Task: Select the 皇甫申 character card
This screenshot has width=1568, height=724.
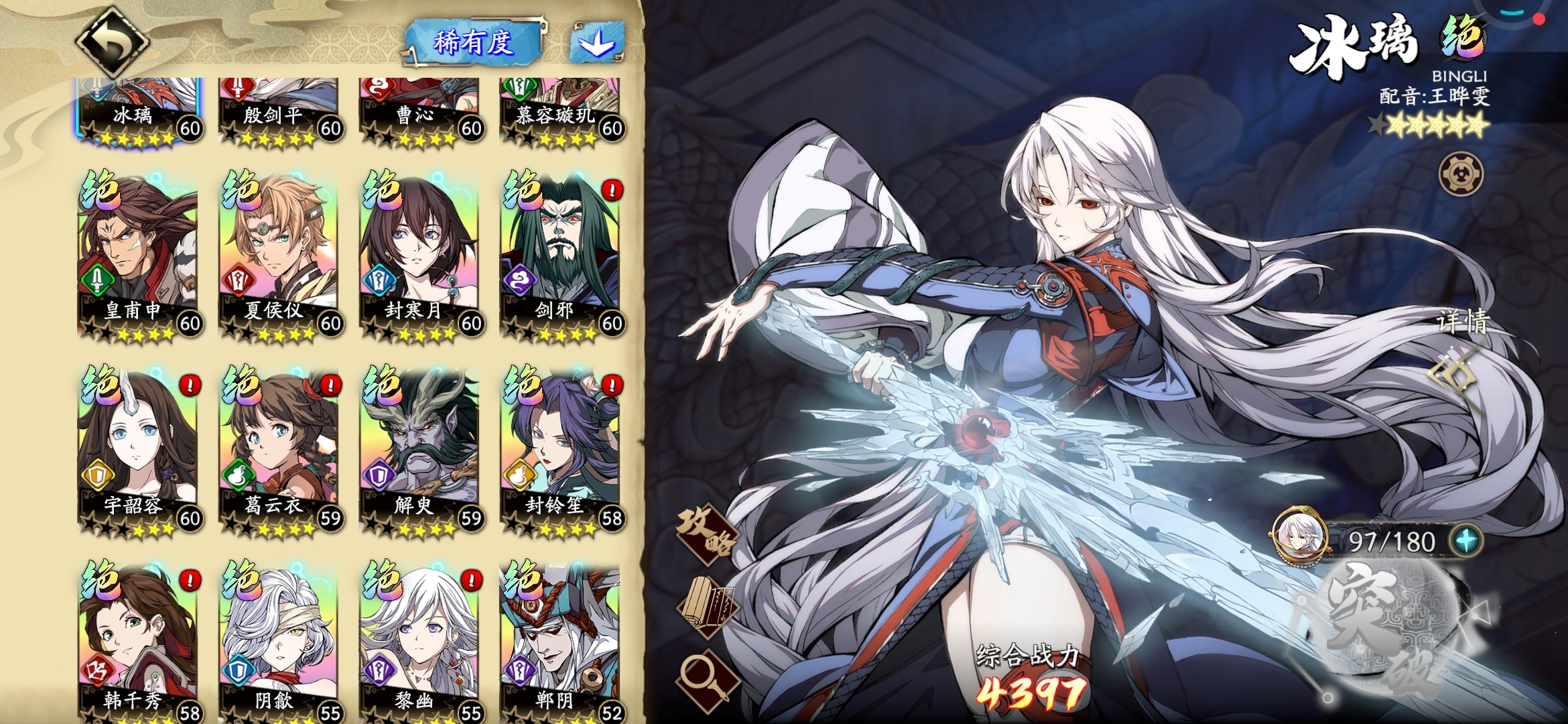Action: point(139,255)
